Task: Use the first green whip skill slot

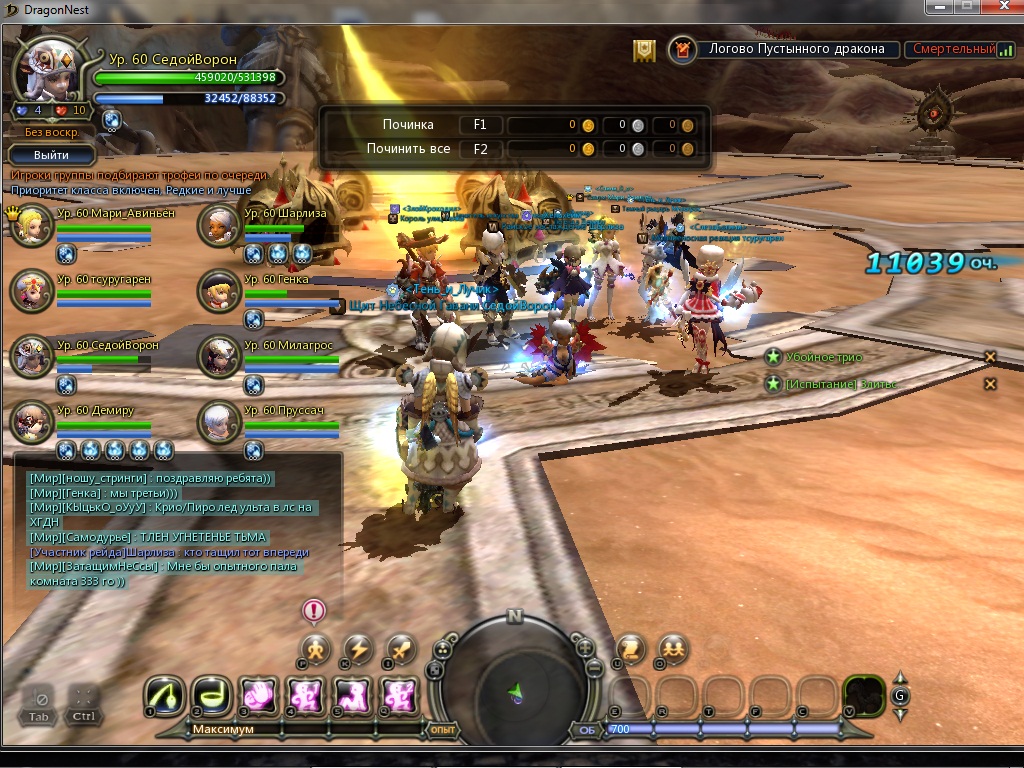Action: (163, 695)
